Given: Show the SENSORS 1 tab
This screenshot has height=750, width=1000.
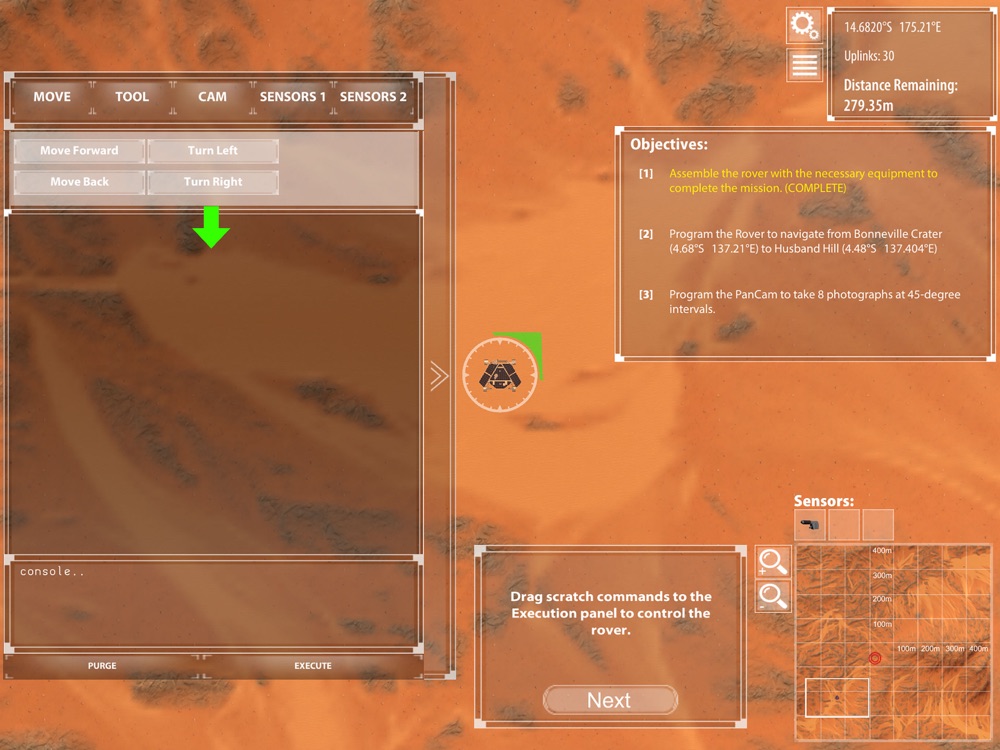Looking at the screenshot, I should pos(293,97).
